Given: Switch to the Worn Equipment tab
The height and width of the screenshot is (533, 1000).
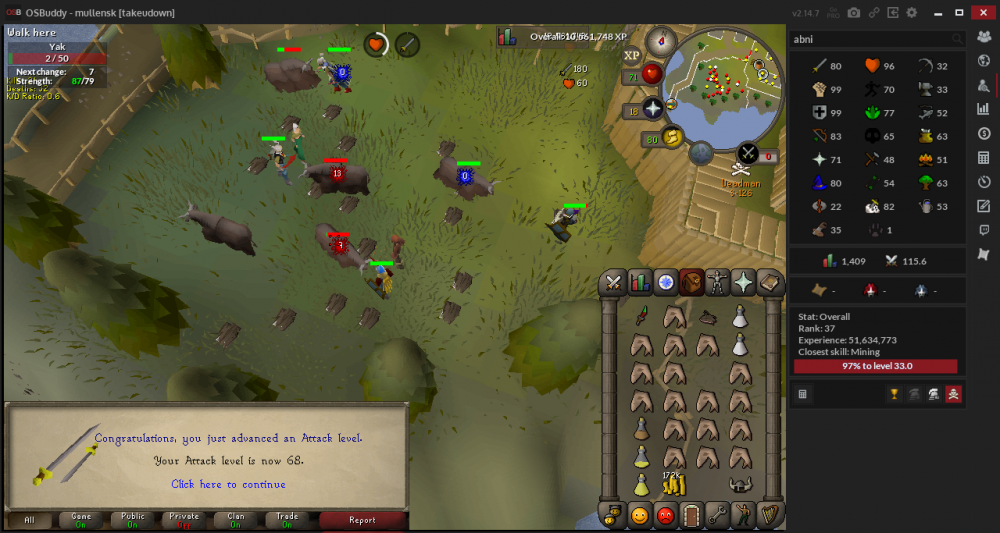Looking at the screenshot, I should click(717, 283).
